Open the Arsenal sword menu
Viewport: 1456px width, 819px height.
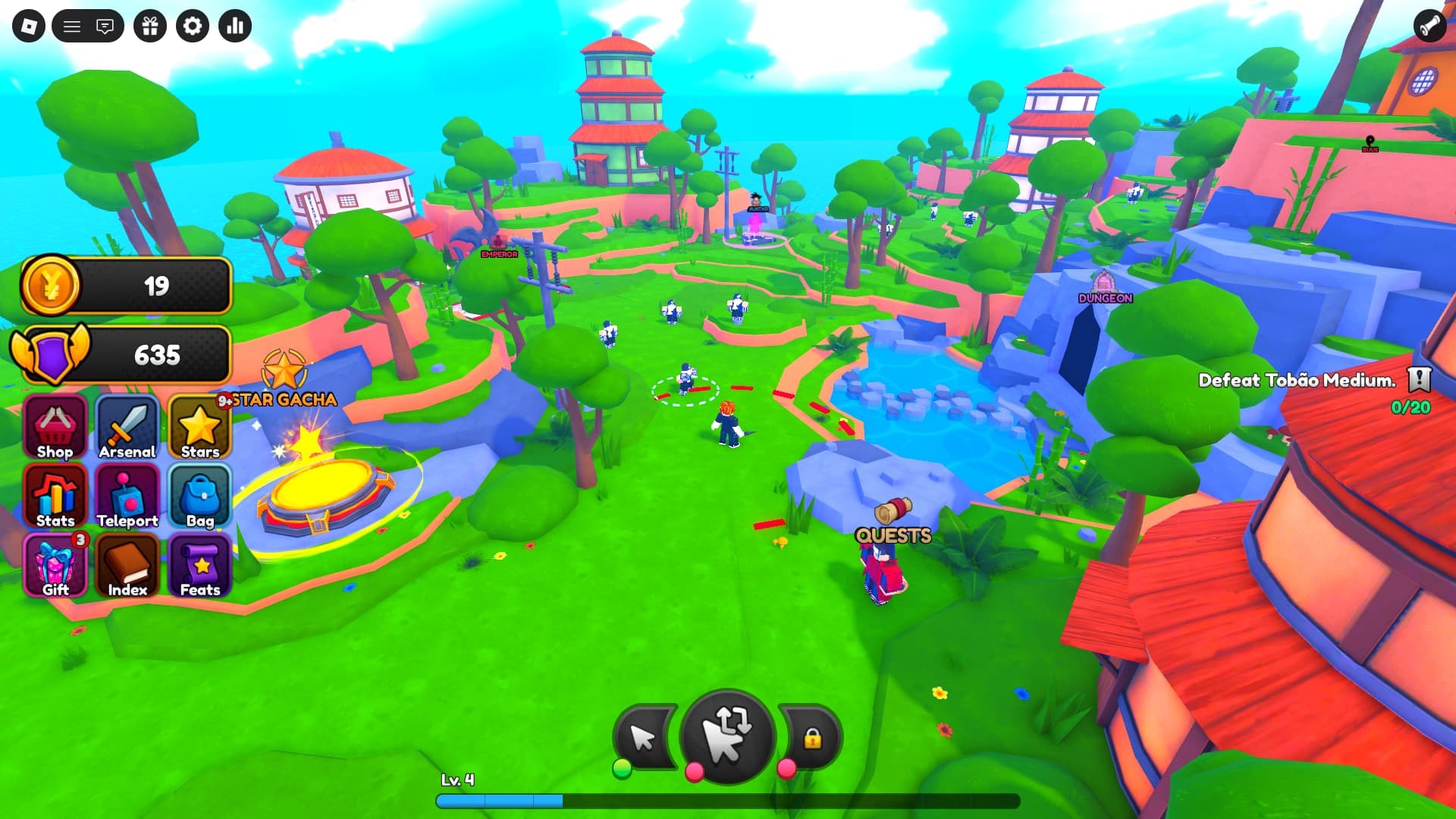coord(127,428)
